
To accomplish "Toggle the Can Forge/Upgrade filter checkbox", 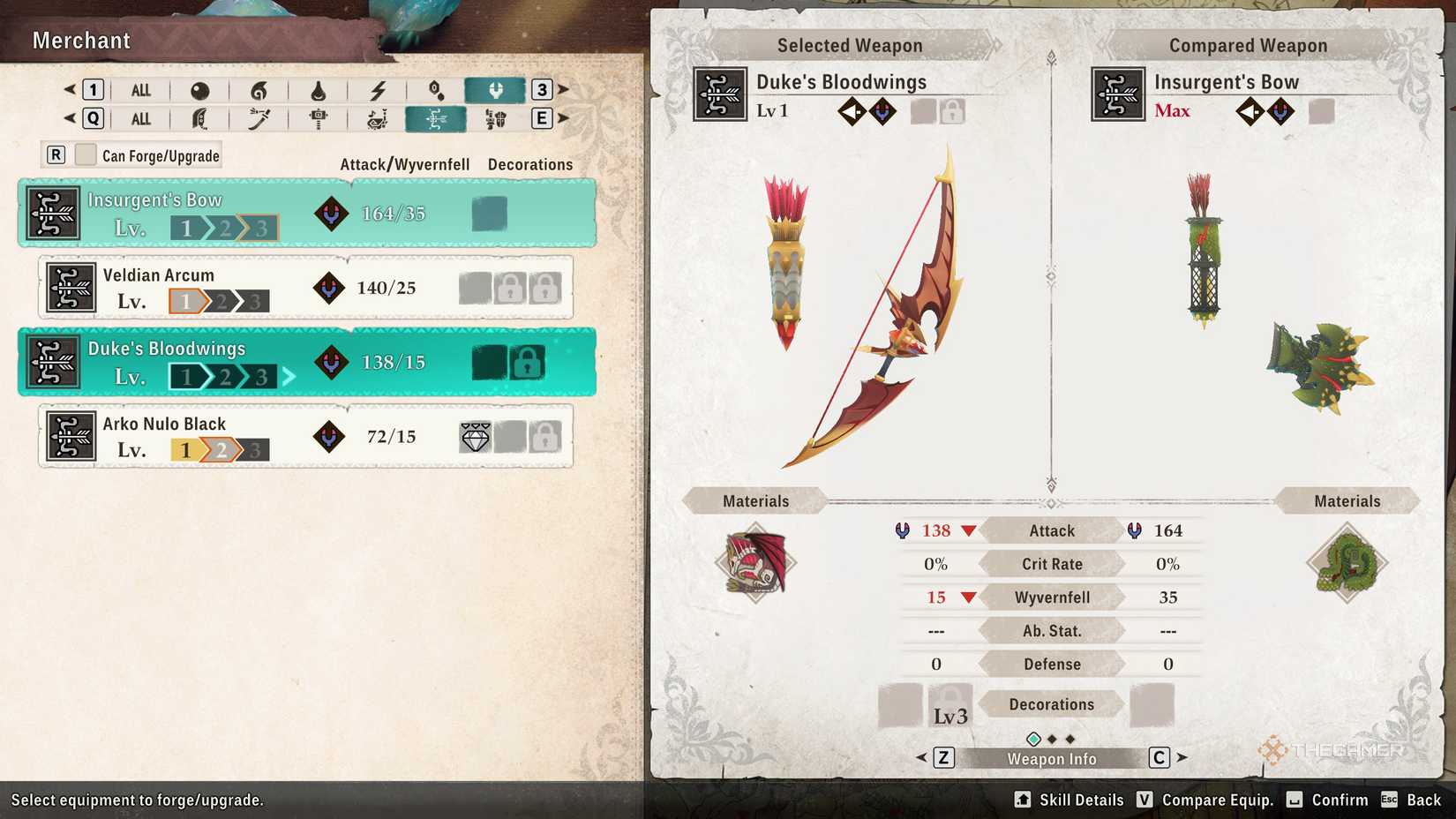I will (x=85, y=154).
